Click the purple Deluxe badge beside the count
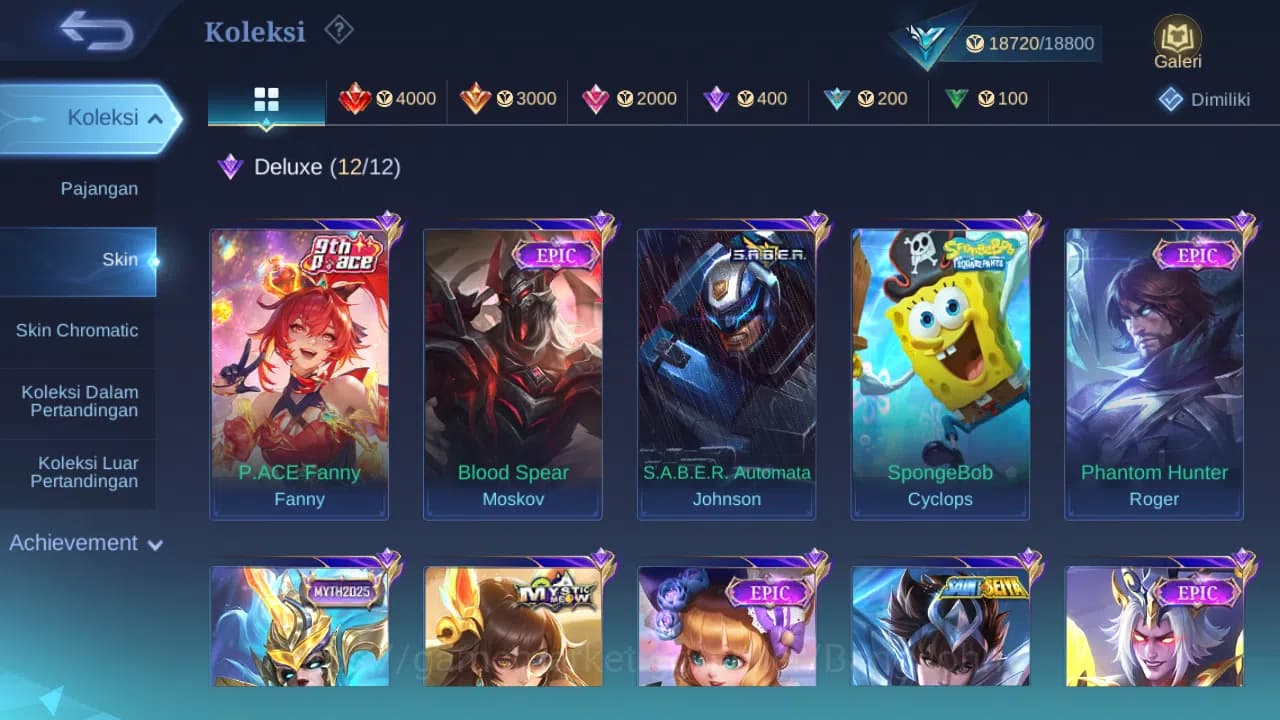Screen dimensions: 1280x720 229,168
